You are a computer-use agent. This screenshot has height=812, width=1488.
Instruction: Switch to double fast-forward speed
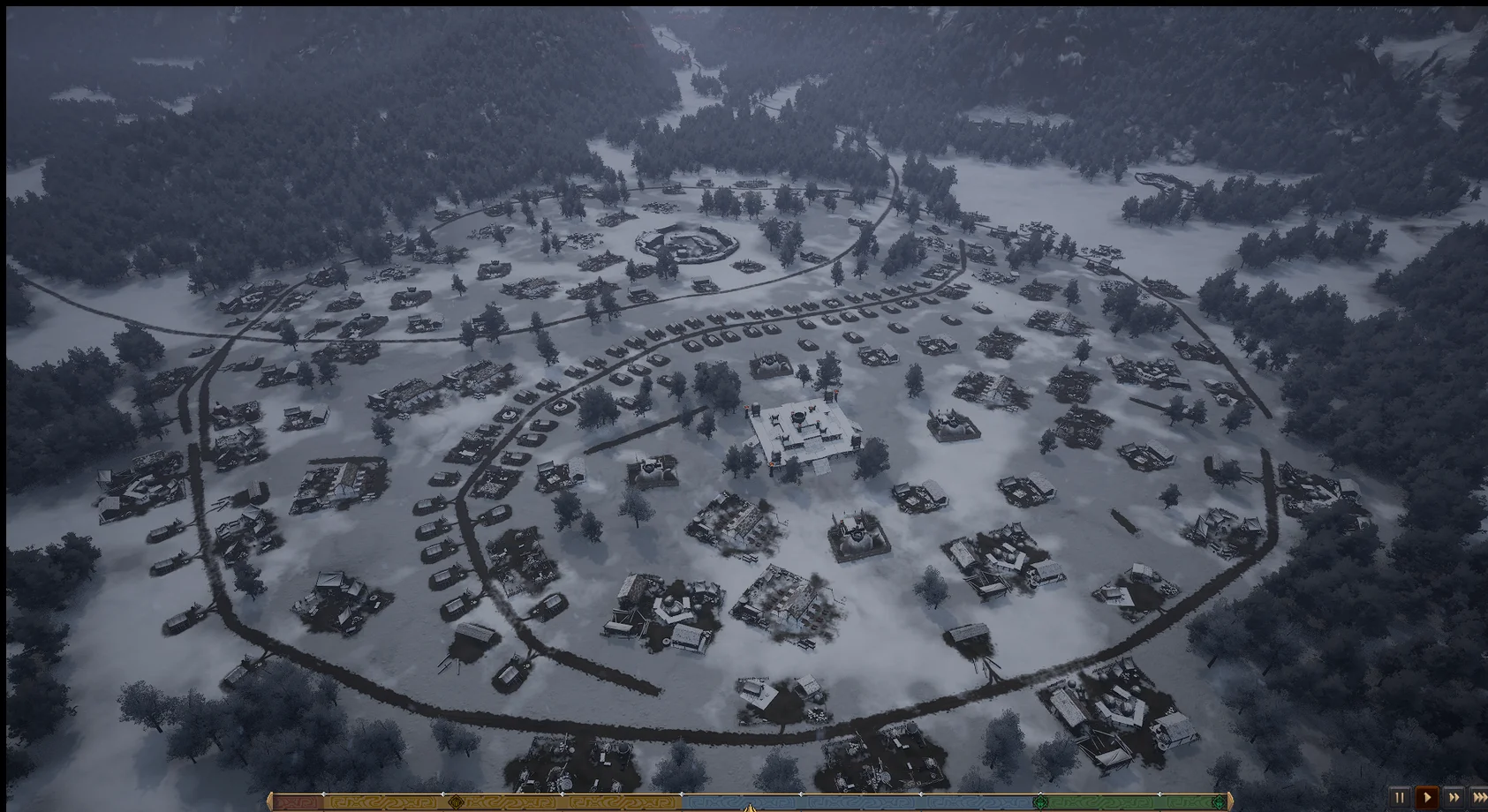(1454, 797)
